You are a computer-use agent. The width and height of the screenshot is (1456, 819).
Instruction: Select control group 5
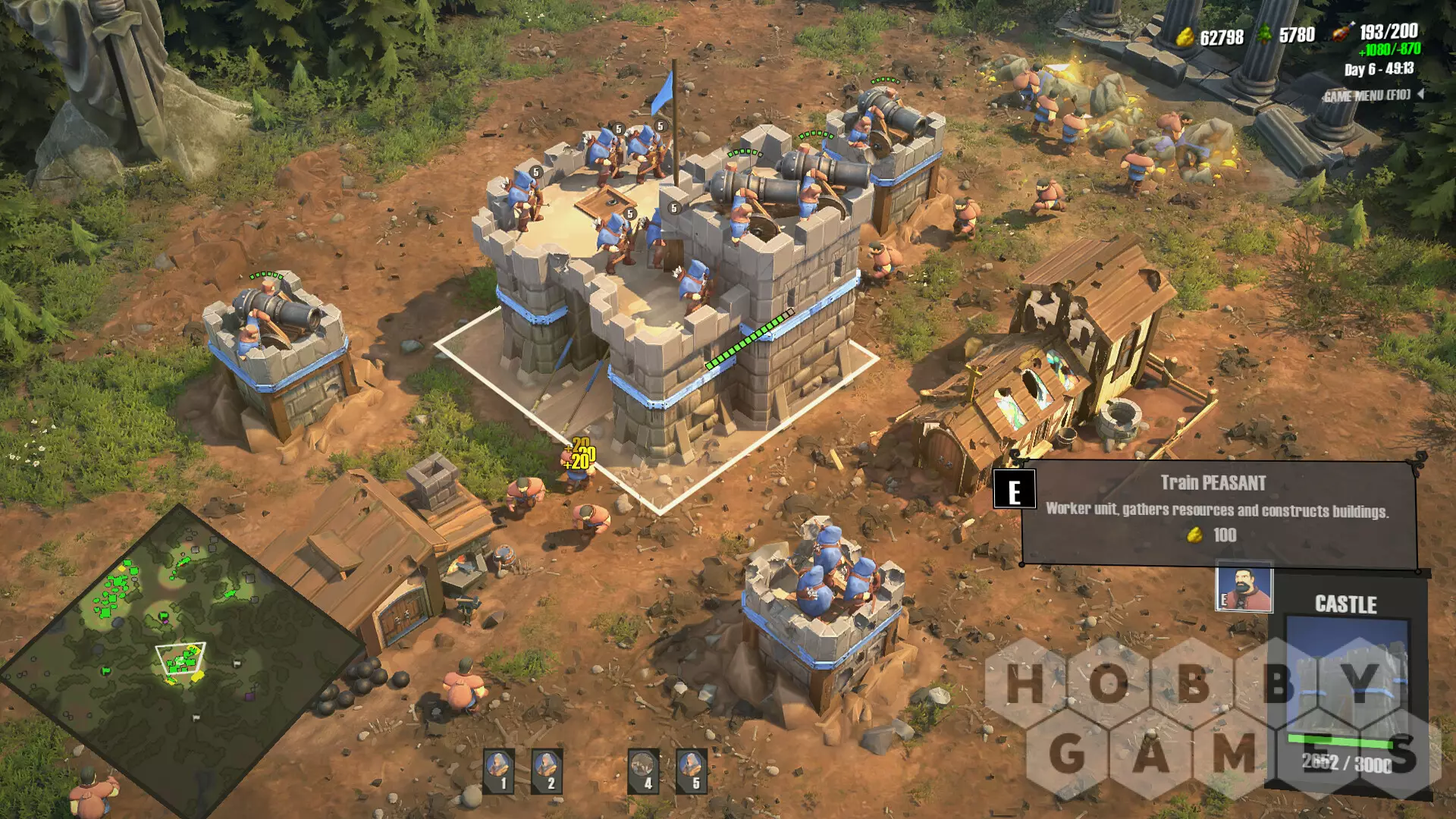pyautogui.click(x=692, y=770)
